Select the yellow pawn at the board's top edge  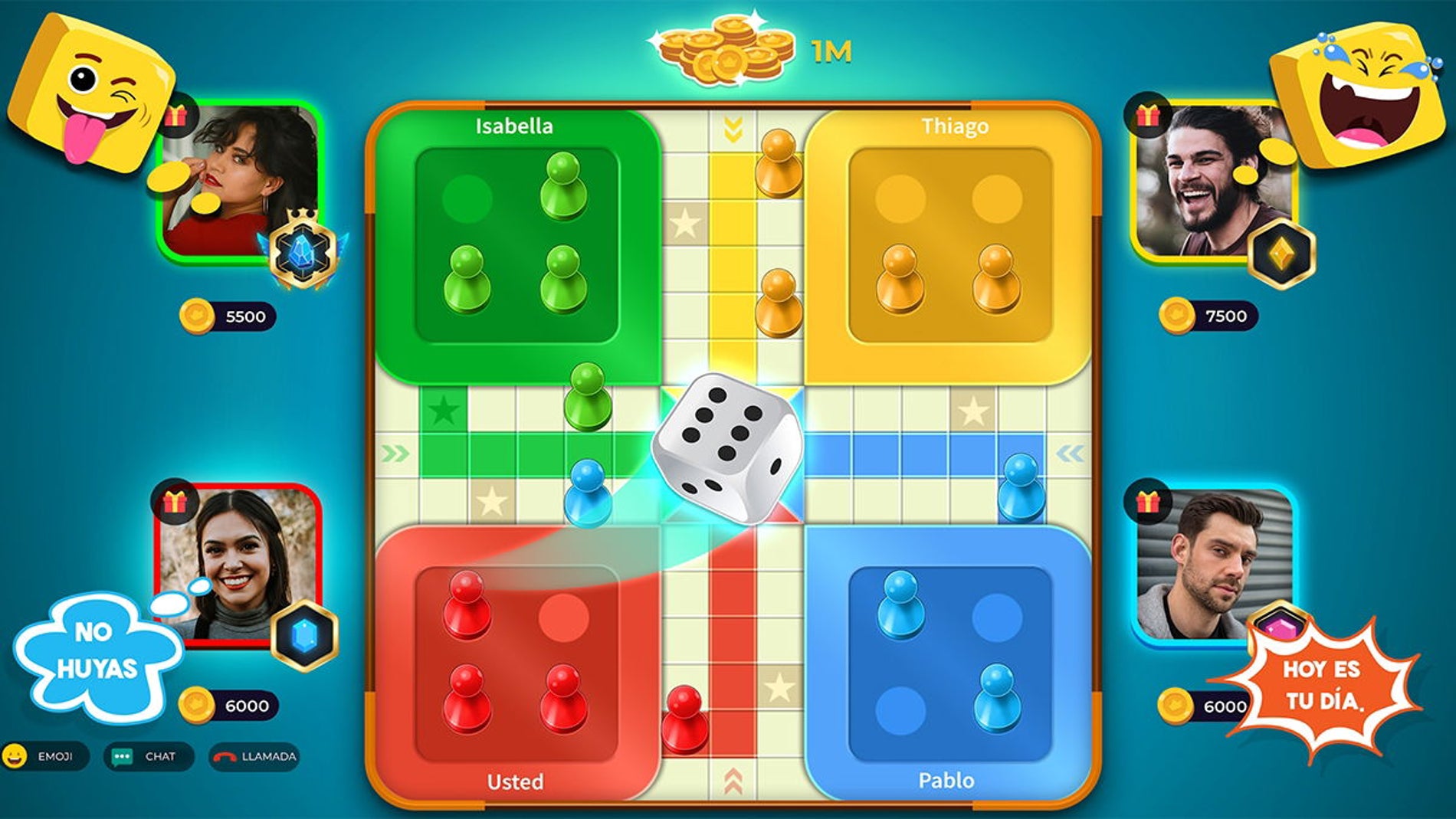pyautogui.click(x=779, y=164)
